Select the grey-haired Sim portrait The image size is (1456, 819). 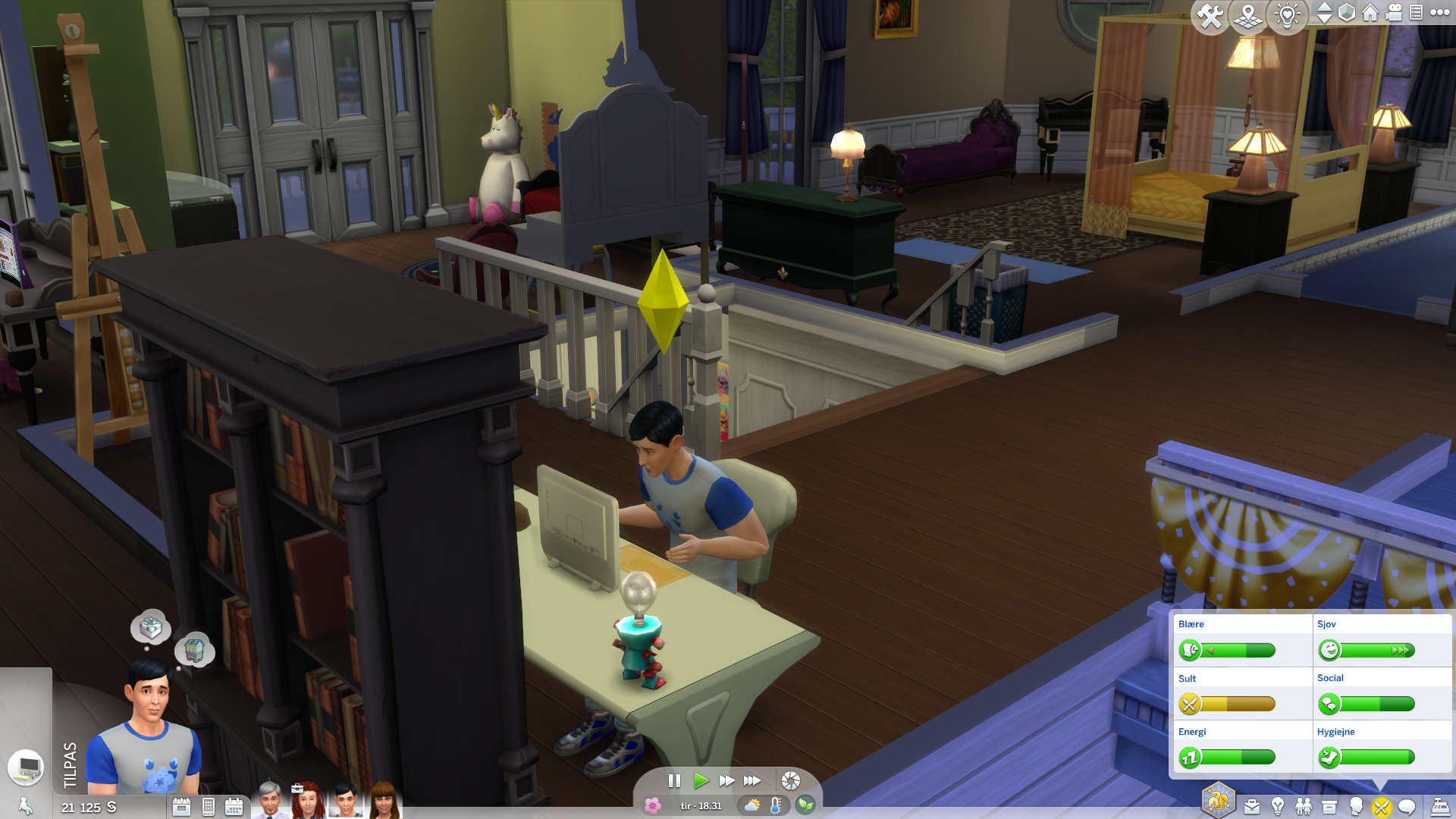(269, 802)
